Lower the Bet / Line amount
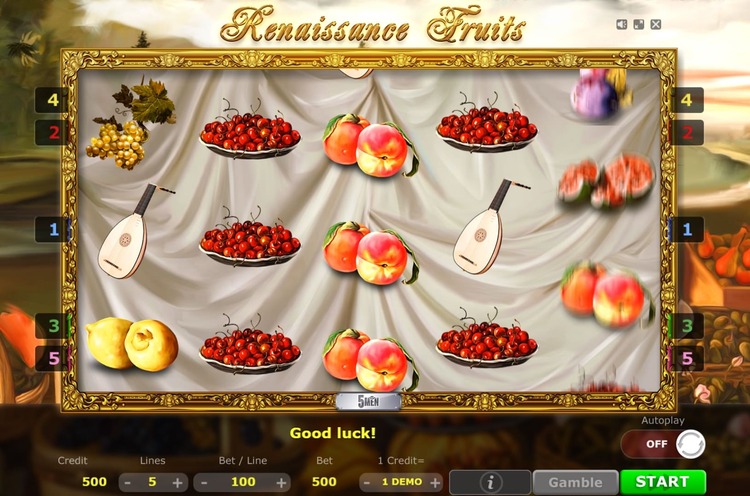This screenshot has height=496, width=750. coord(201,482)
